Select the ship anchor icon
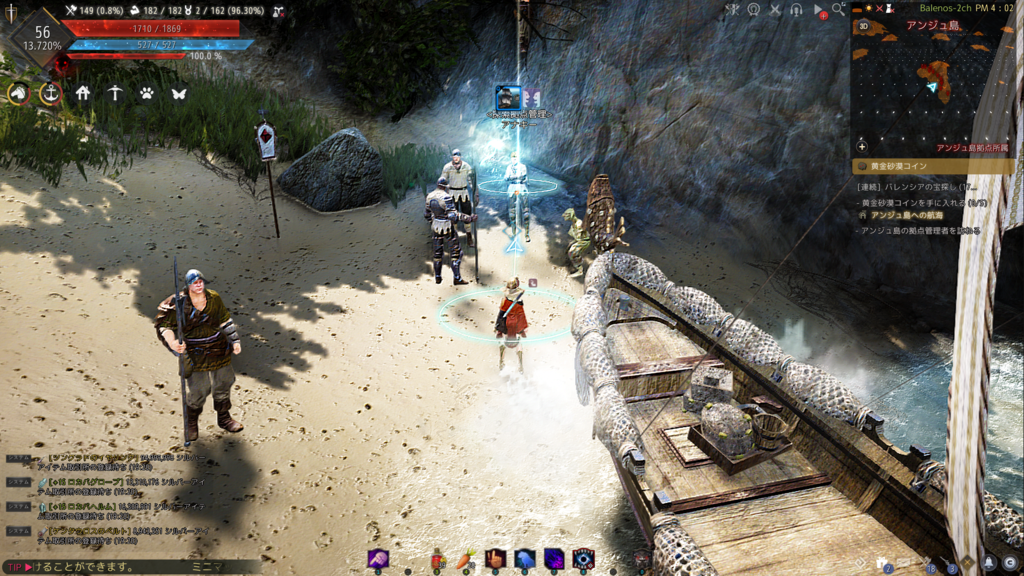 pyautogui.click(x=50, y=93)
